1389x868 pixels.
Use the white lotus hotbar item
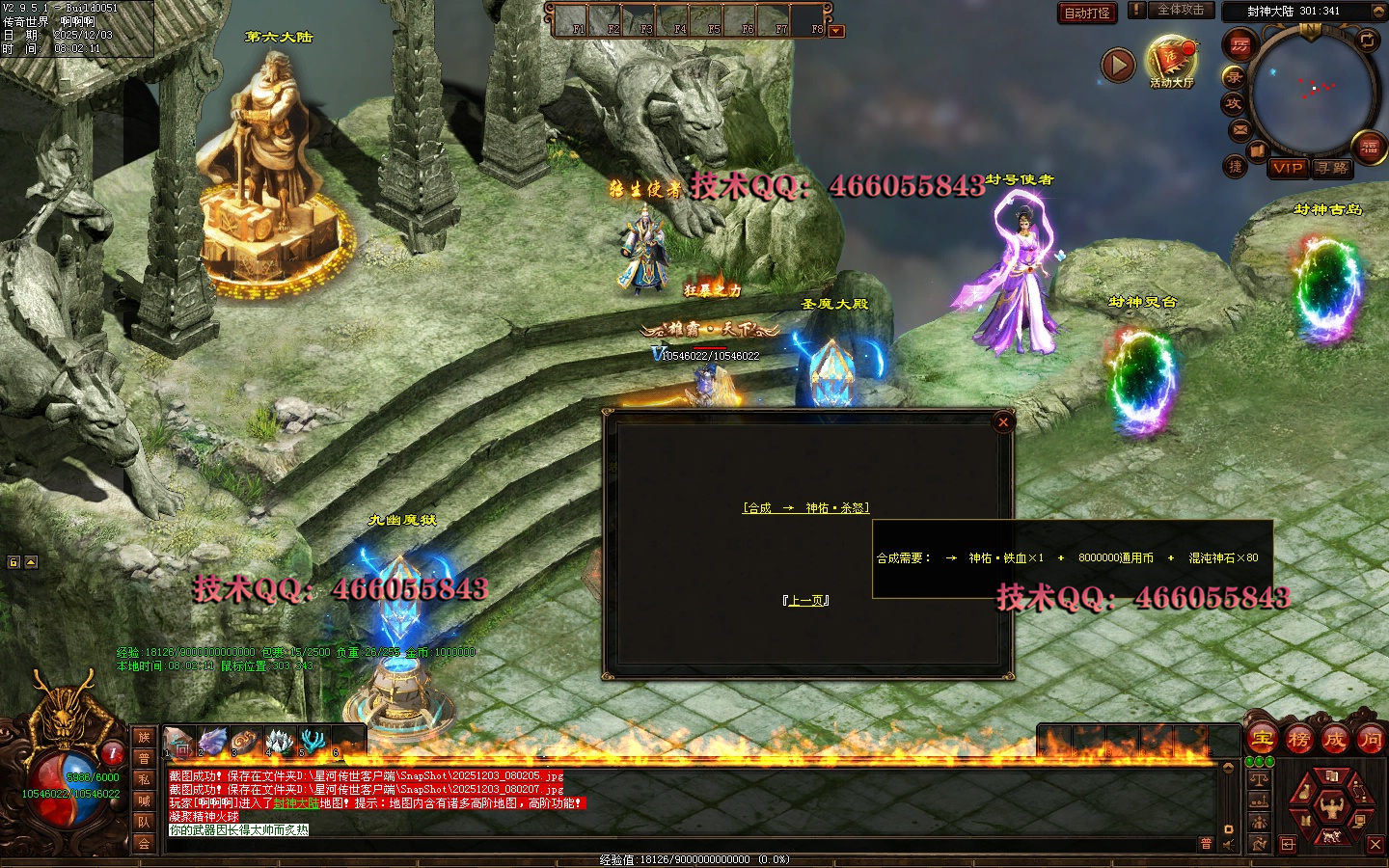(x=279, y=742)
